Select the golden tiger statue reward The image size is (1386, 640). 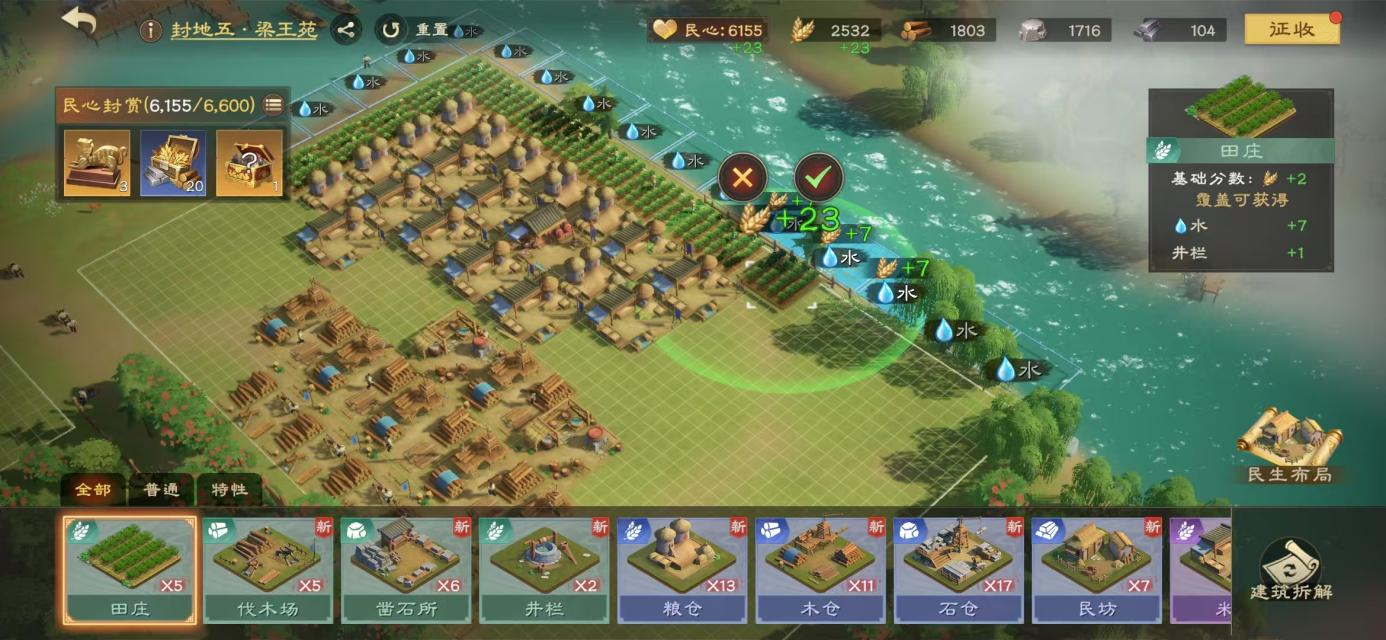click(97, 162)
